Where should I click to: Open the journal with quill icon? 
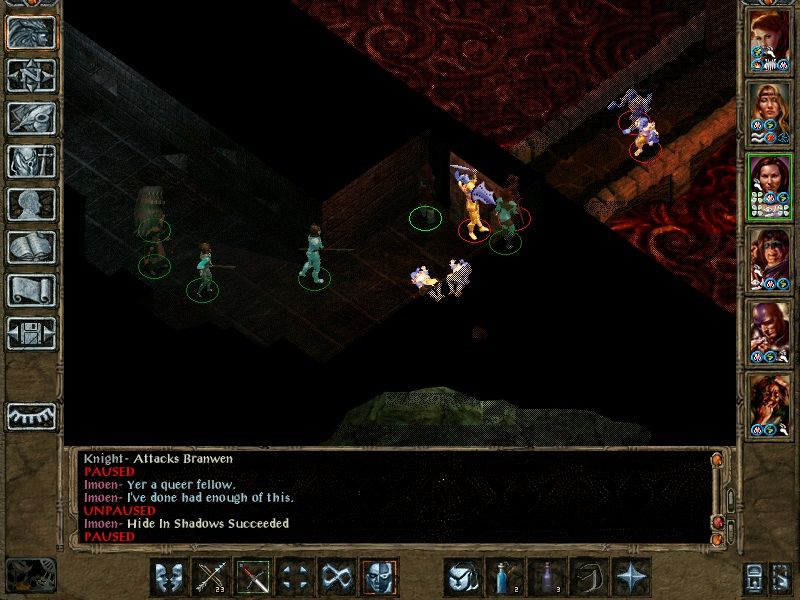point(31,118)
